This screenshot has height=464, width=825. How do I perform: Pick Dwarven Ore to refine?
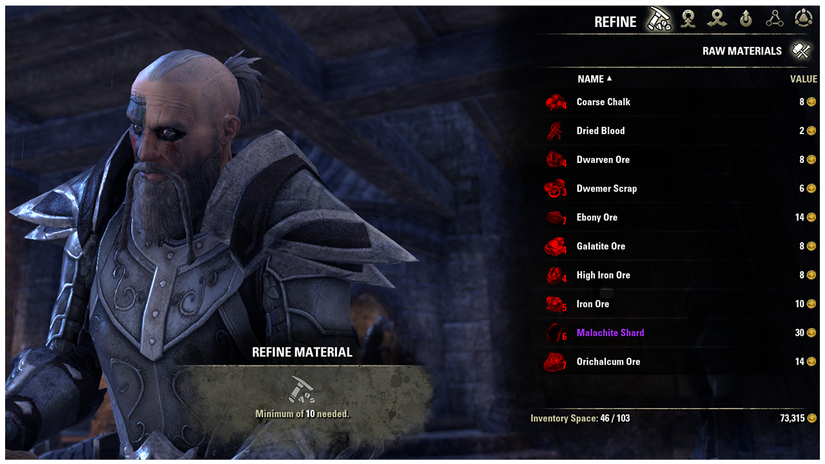click(x=603, y=160)
